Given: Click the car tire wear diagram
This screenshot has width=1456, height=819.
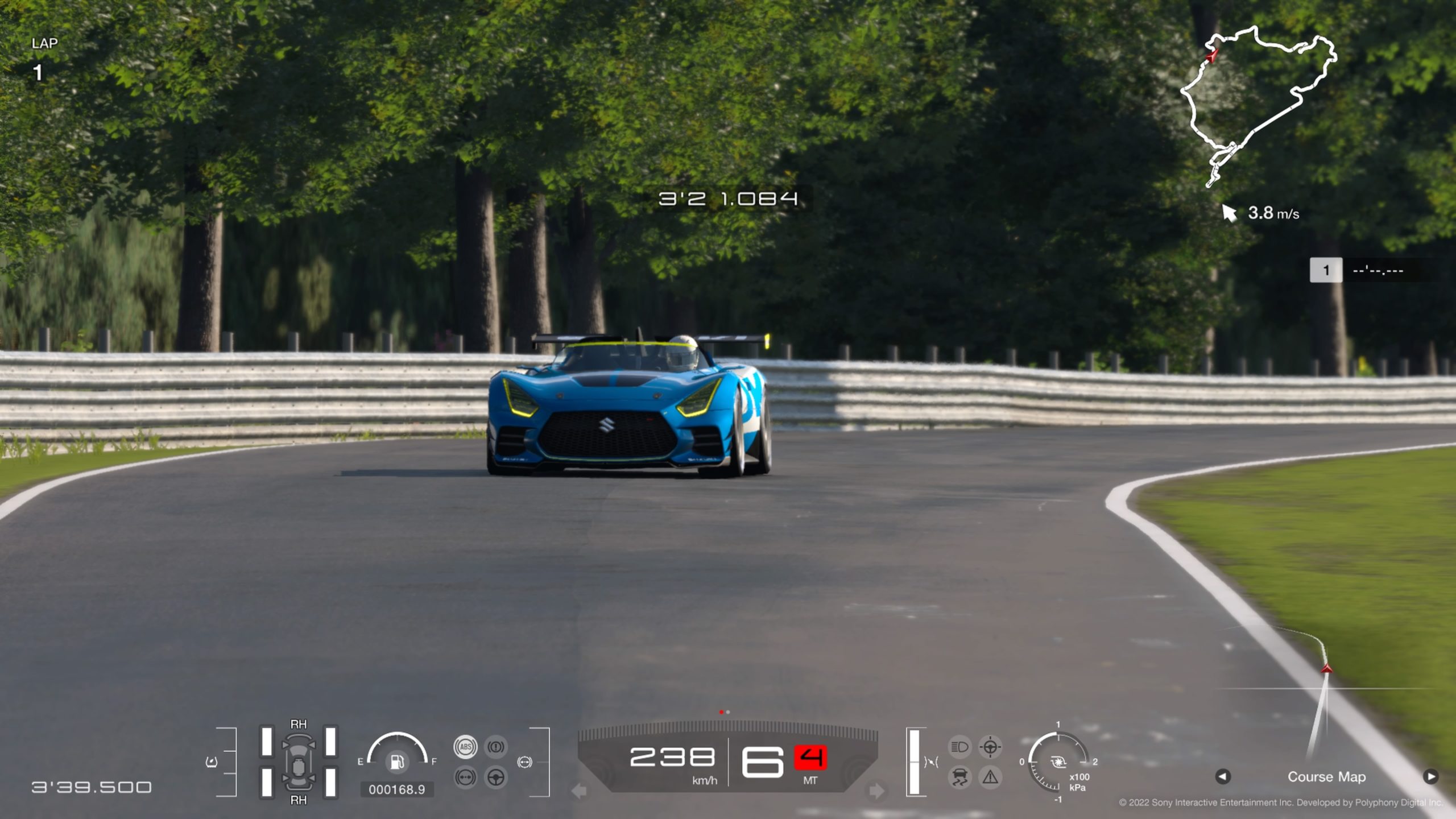Looking at the screenshot, I should 298,762.
